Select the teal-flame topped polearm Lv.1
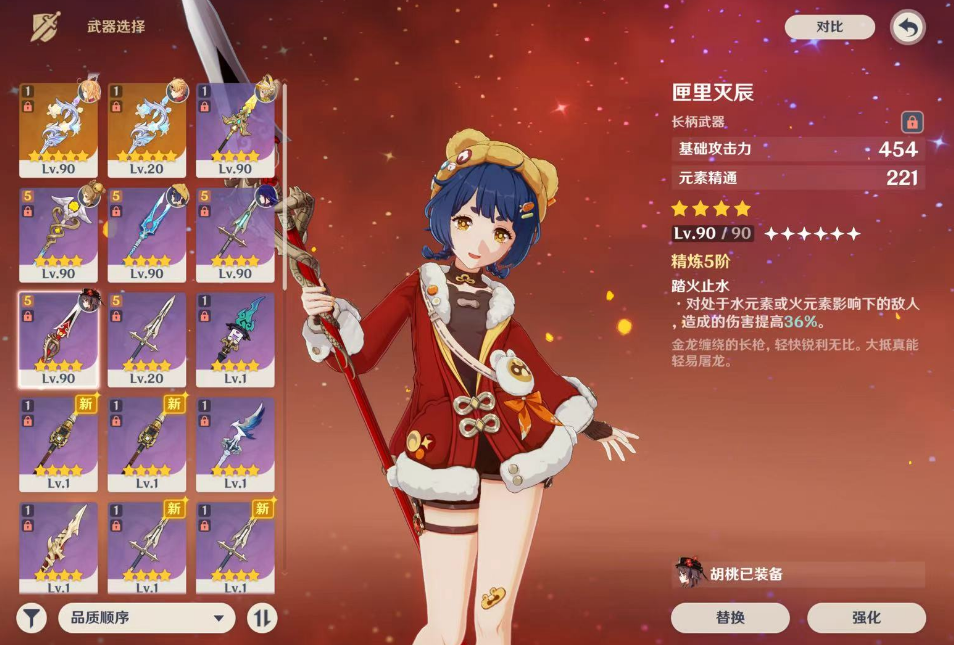 pos(235,340)
